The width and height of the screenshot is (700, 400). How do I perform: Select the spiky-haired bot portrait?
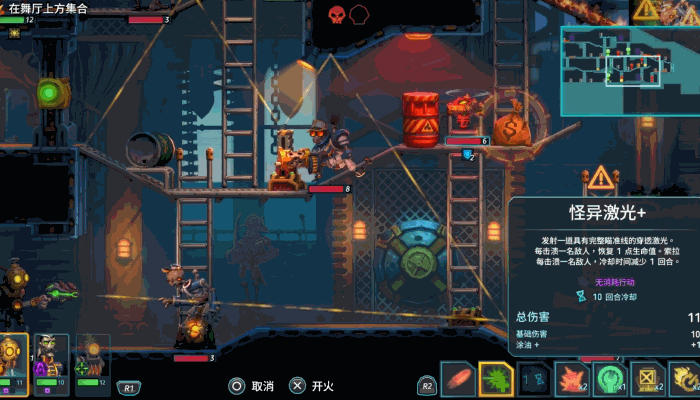coord(92,358)
